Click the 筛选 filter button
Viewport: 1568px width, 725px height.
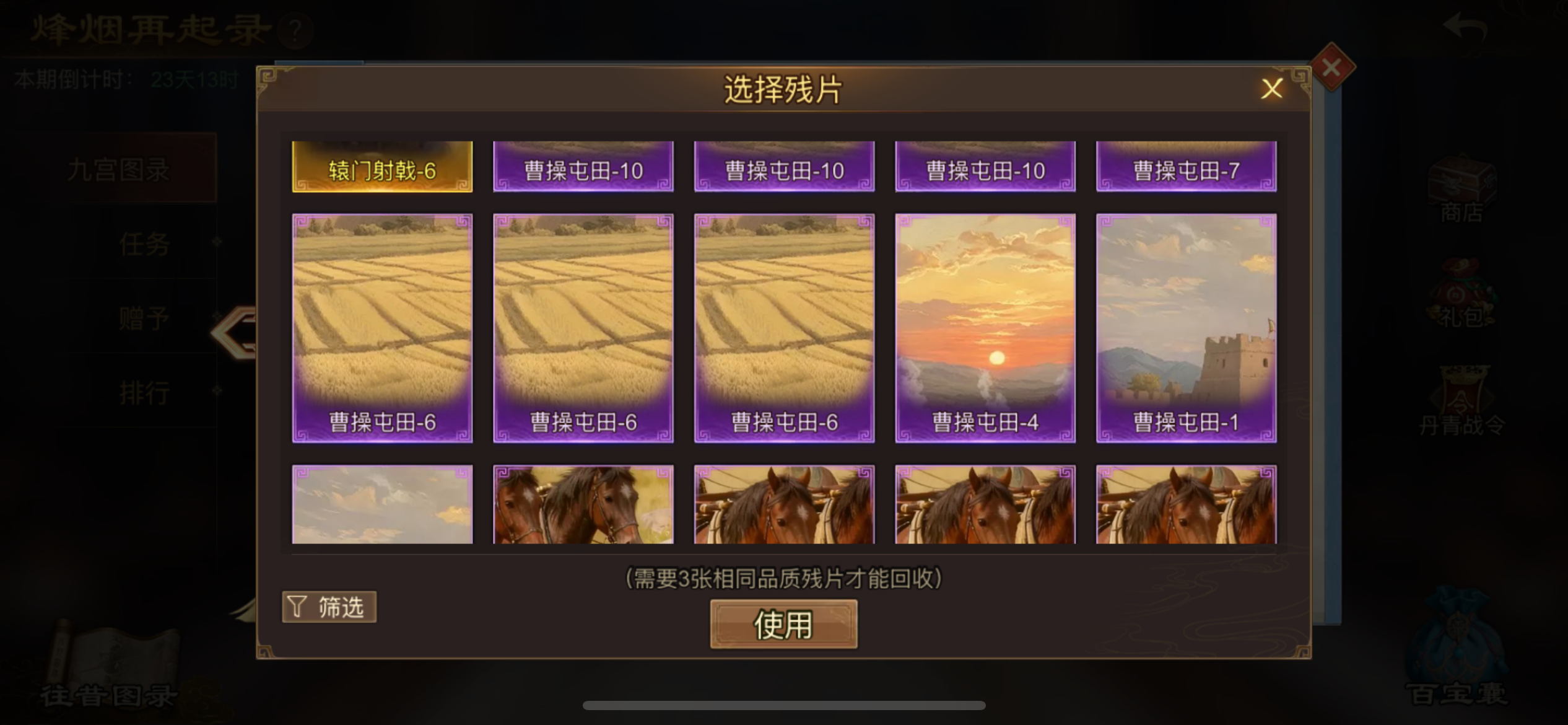click(x=329, y=607)
